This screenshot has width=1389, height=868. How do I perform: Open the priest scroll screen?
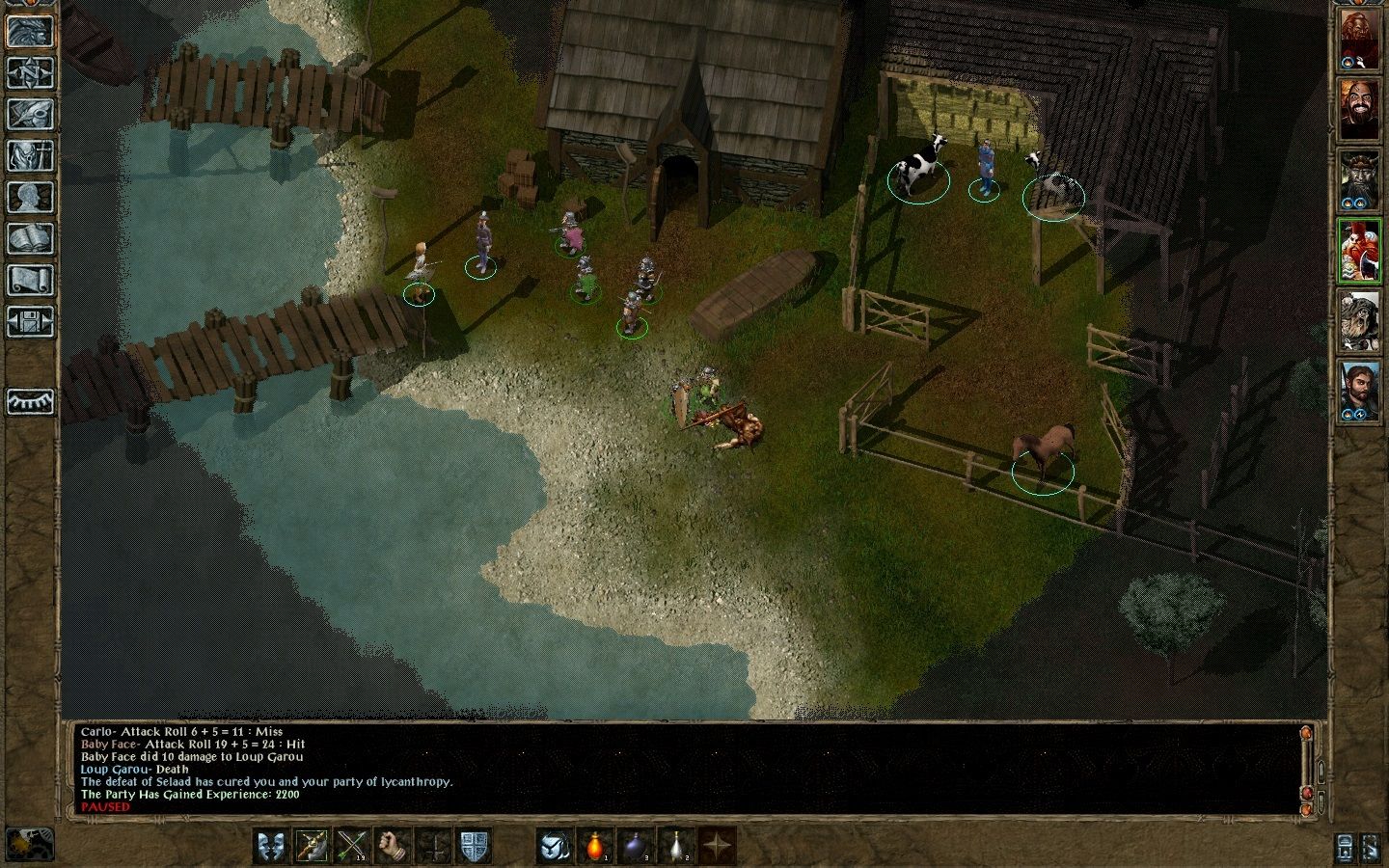(30, 280)
